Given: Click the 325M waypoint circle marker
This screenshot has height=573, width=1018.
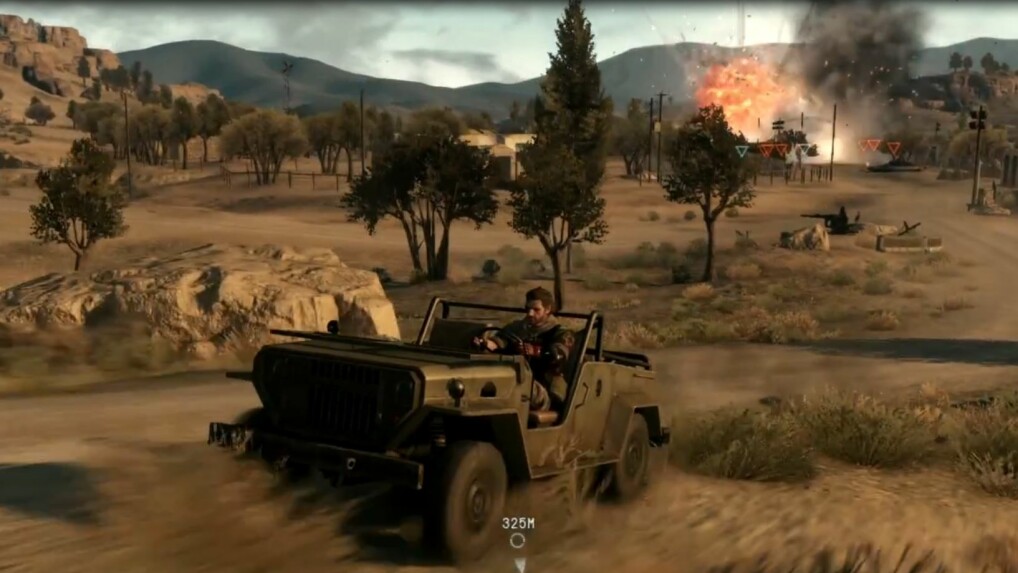Looking at the screenshot, I should 517,541.
